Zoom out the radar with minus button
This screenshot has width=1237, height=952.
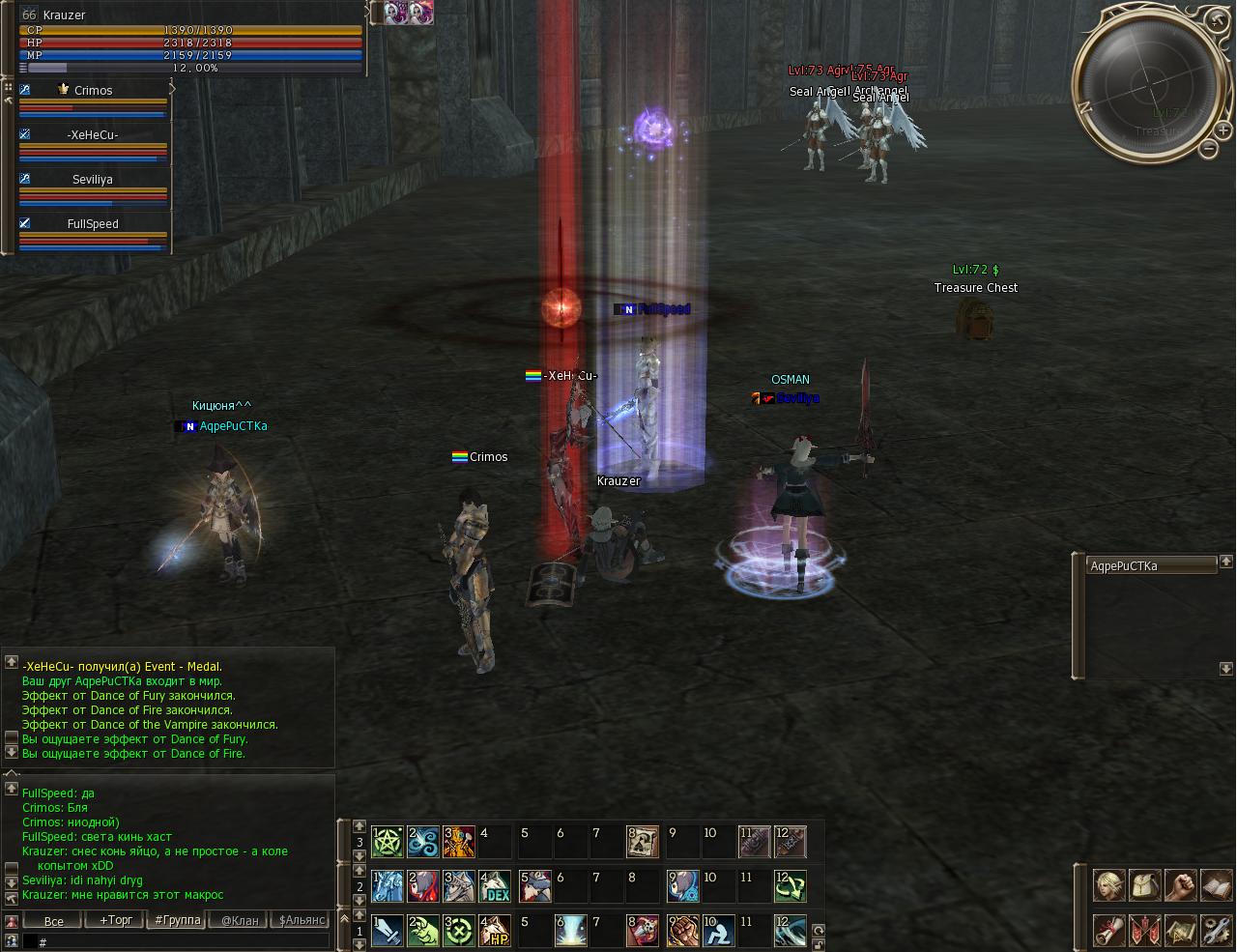(1208, 148)
